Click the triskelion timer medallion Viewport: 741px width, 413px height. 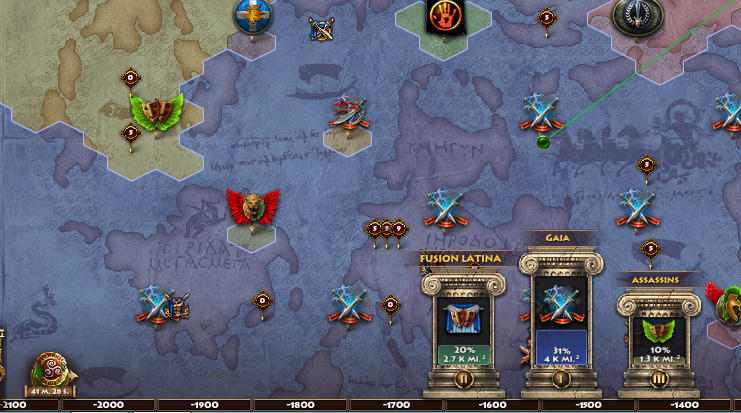tap(48, 370)
